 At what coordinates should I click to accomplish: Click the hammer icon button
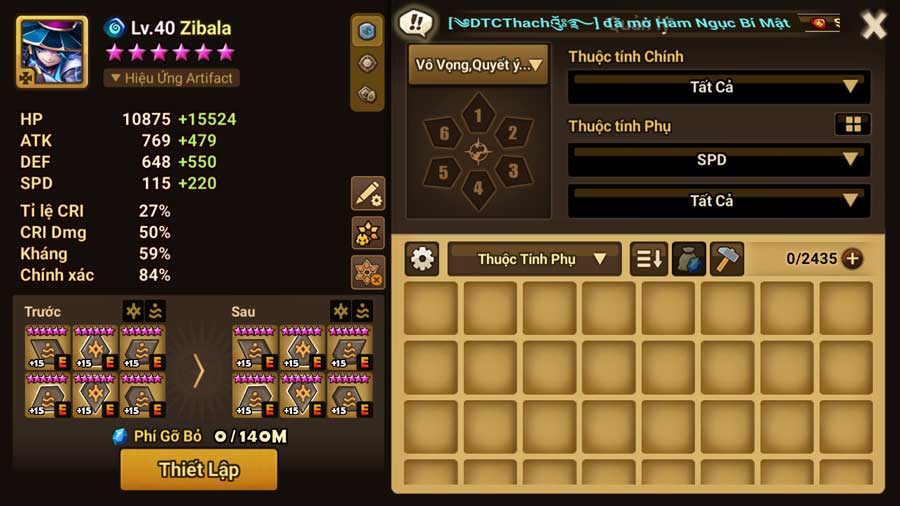pos(727,259)
